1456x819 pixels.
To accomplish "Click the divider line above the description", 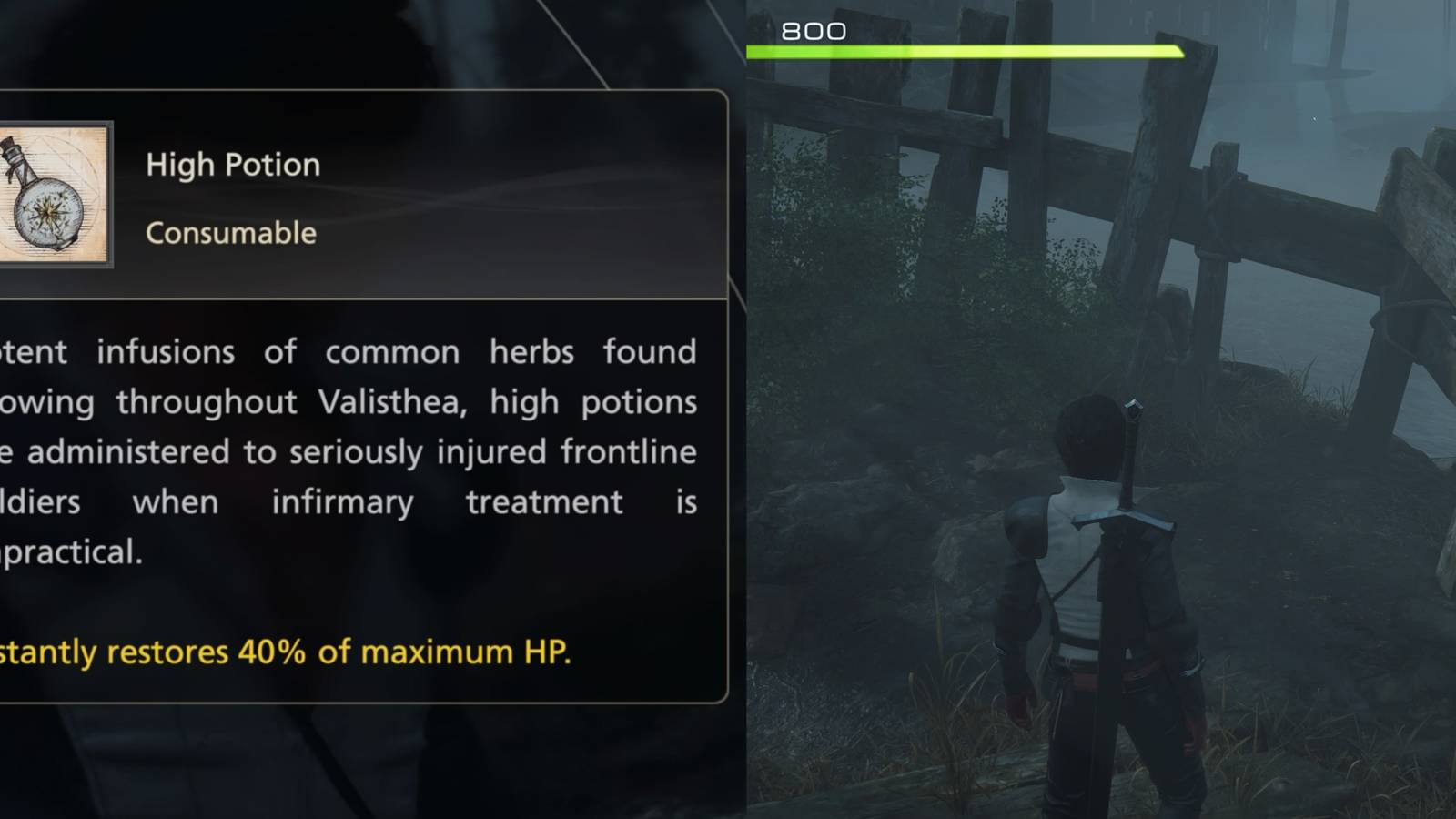I will [x=364, y=296].
